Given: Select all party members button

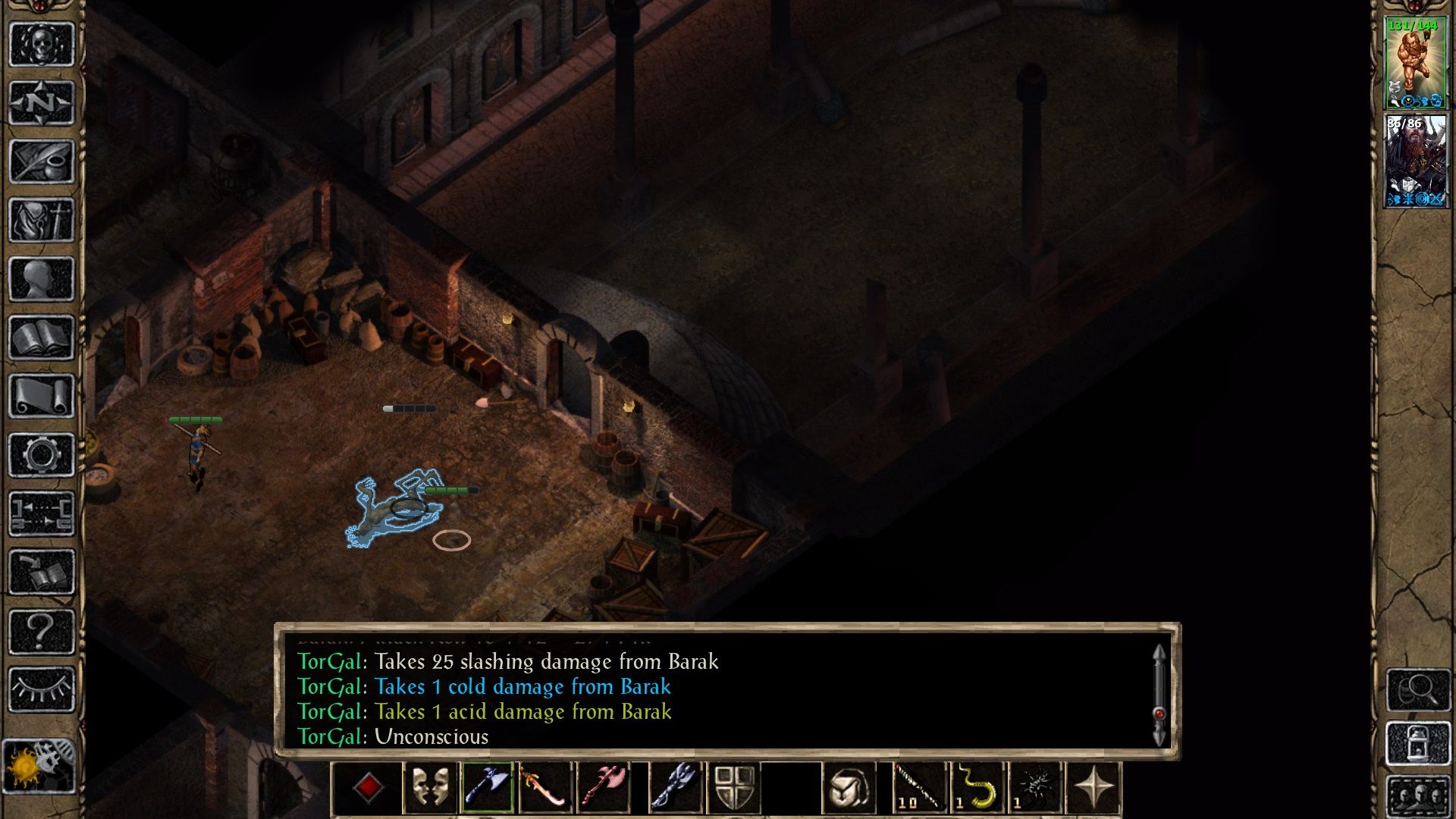Looking at the screenshot, I should [1417, 796].
